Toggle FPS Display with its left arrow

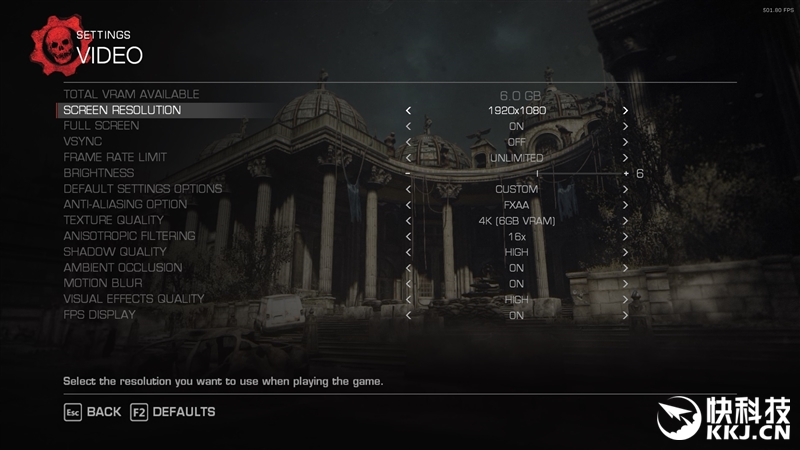point(408,315)
